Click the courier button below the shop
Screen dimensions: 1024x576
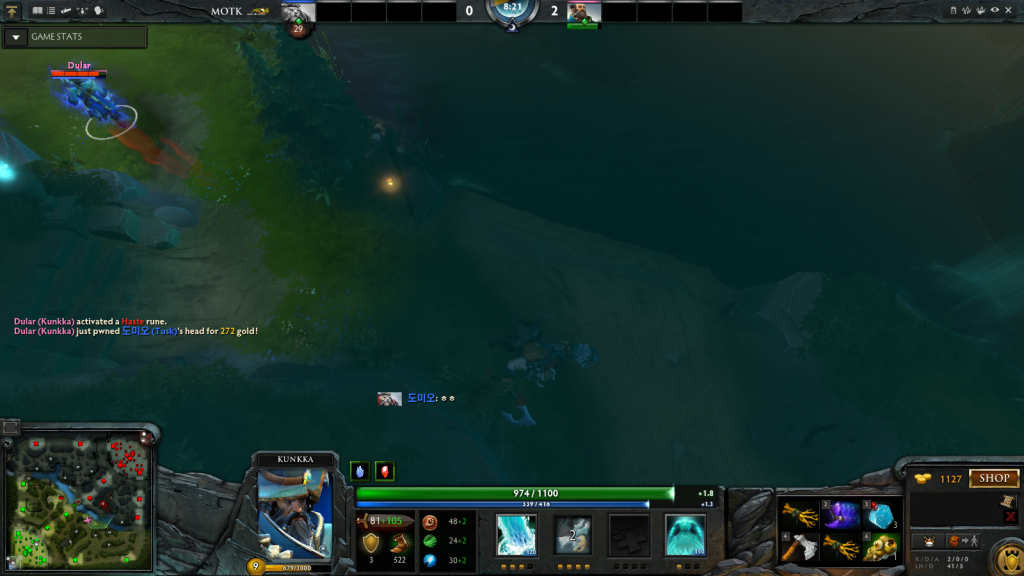point(928,541)
